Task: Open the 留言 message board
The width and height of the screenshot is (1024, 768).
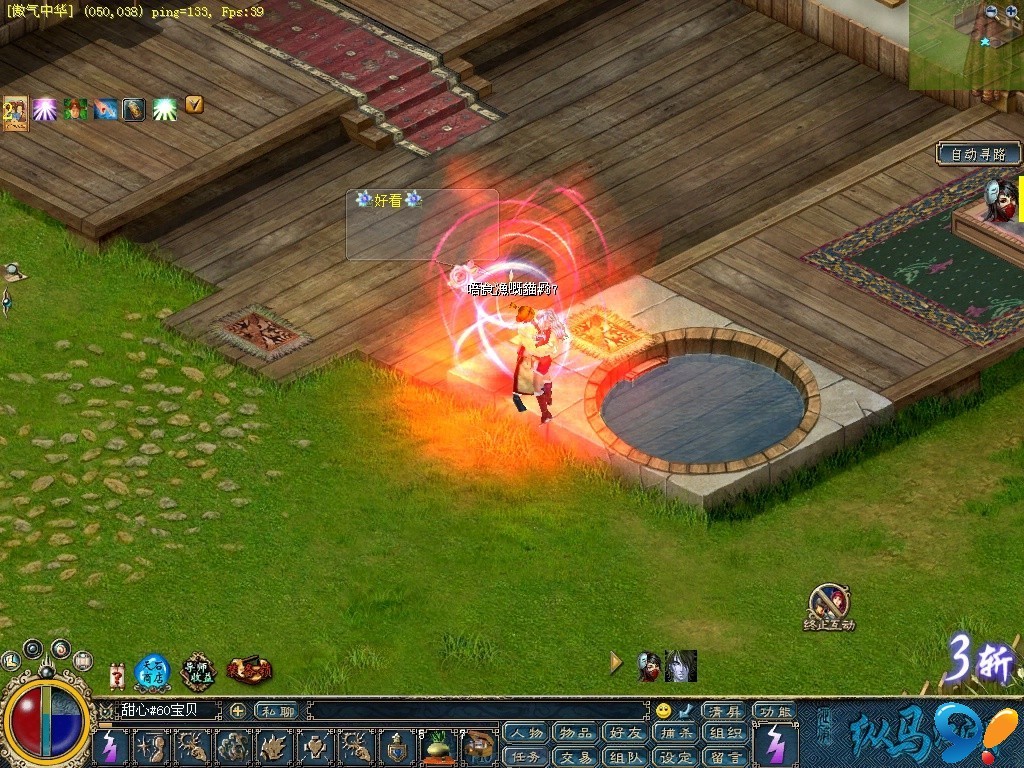Action: [726, 757]
